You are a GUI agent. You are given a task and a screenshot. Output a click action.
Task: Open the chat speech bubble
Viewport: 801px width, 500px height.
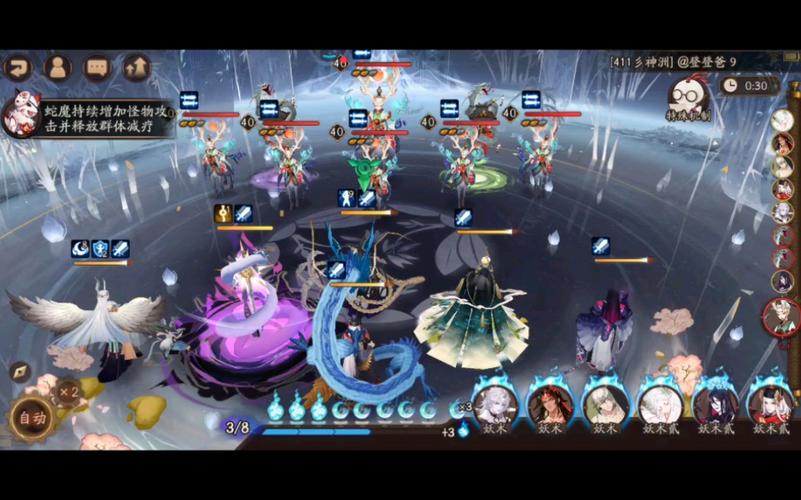pyautogui.click(x=97, y=68)
